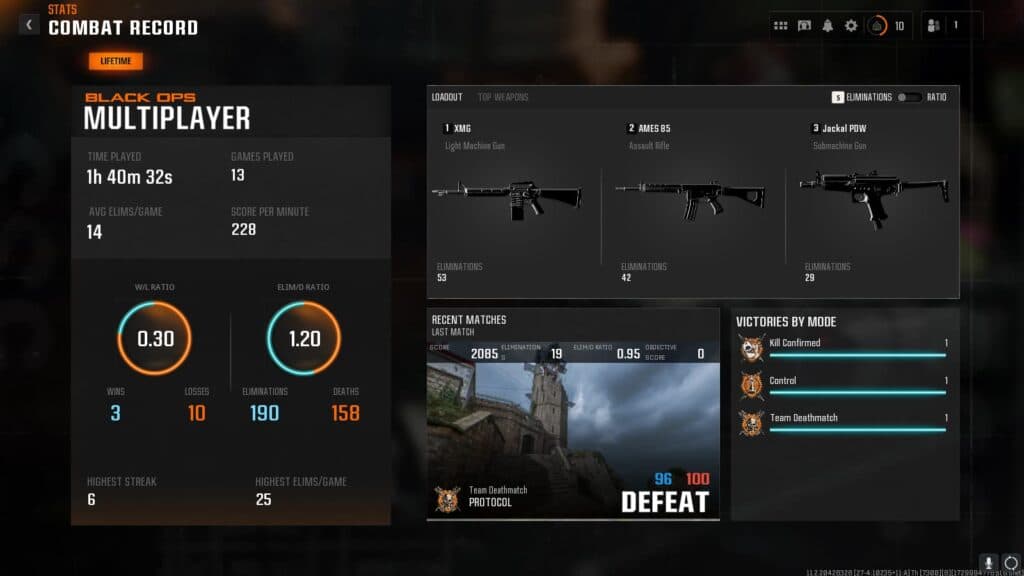
Task: Switch to the Top Weapons tab
Action: (x=503, y=97)
